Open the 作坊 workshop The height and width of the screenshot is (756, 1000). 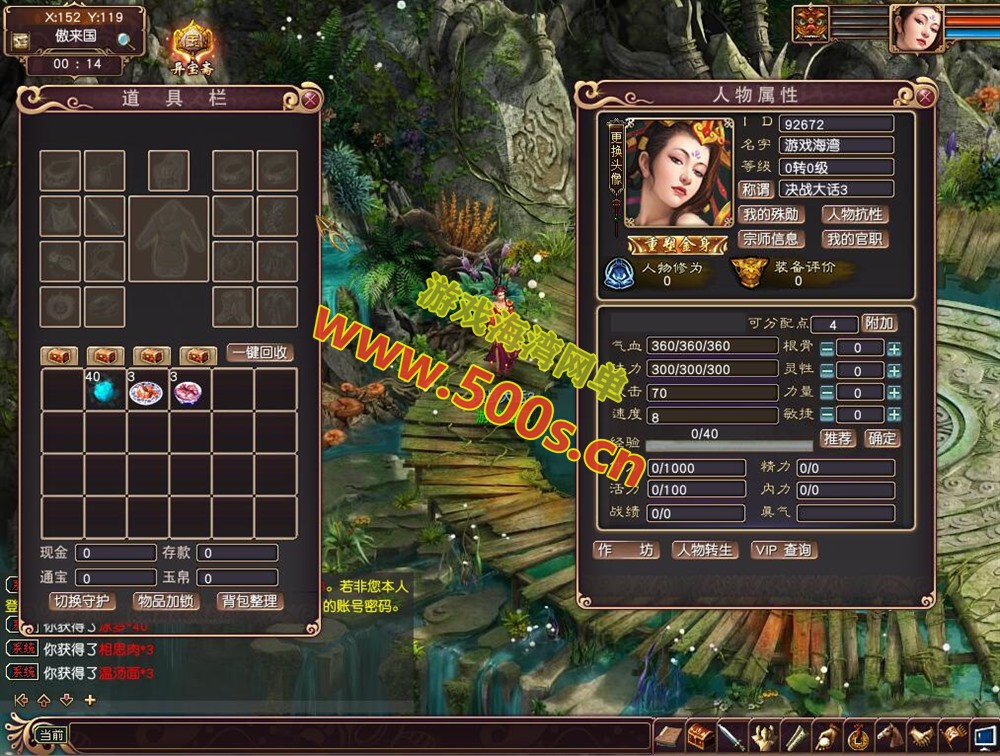point(626,550)
